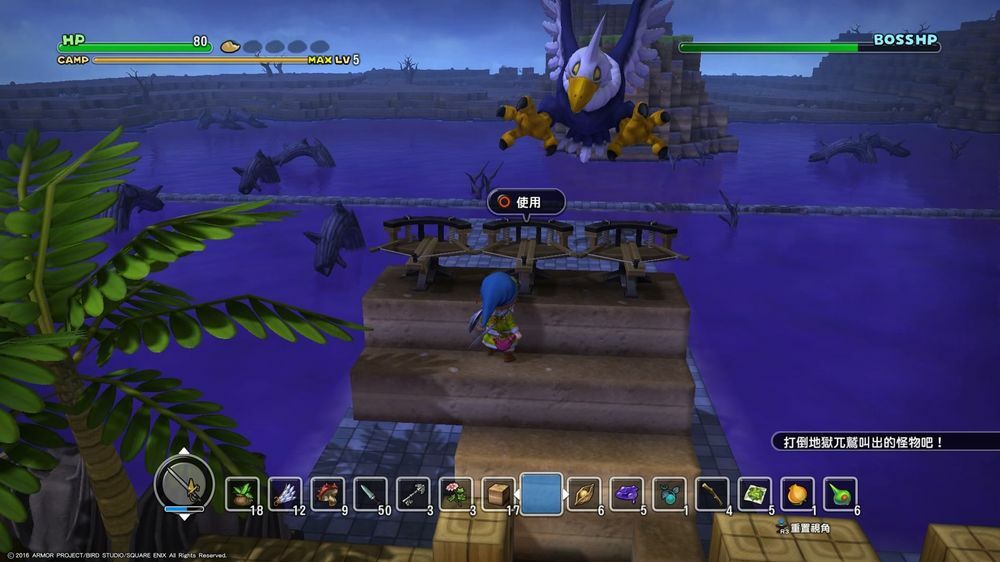The width and height of the screenshot is (1000, 562).
Task: Pick the red mushroom hotbar slot
Action: click(328, 493)
